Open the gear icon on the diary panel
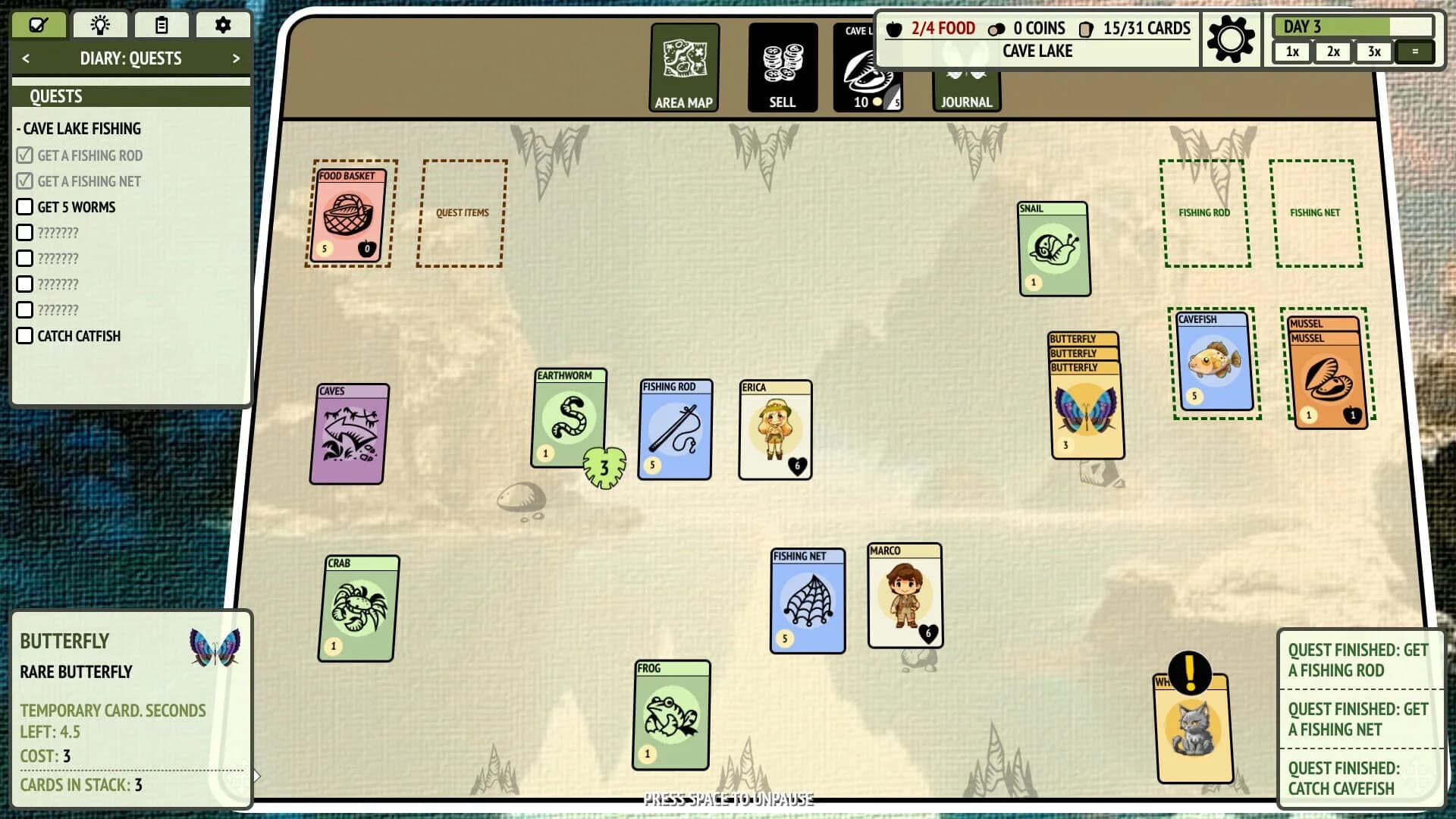 pos(222,24)
